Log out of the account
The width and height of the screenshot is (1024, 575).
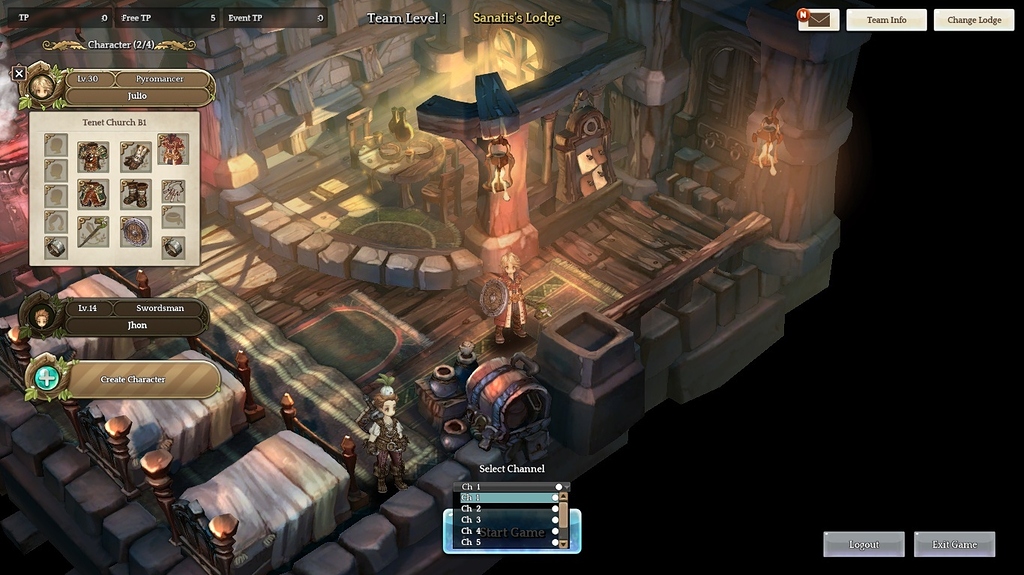click(x=863, y=544)
